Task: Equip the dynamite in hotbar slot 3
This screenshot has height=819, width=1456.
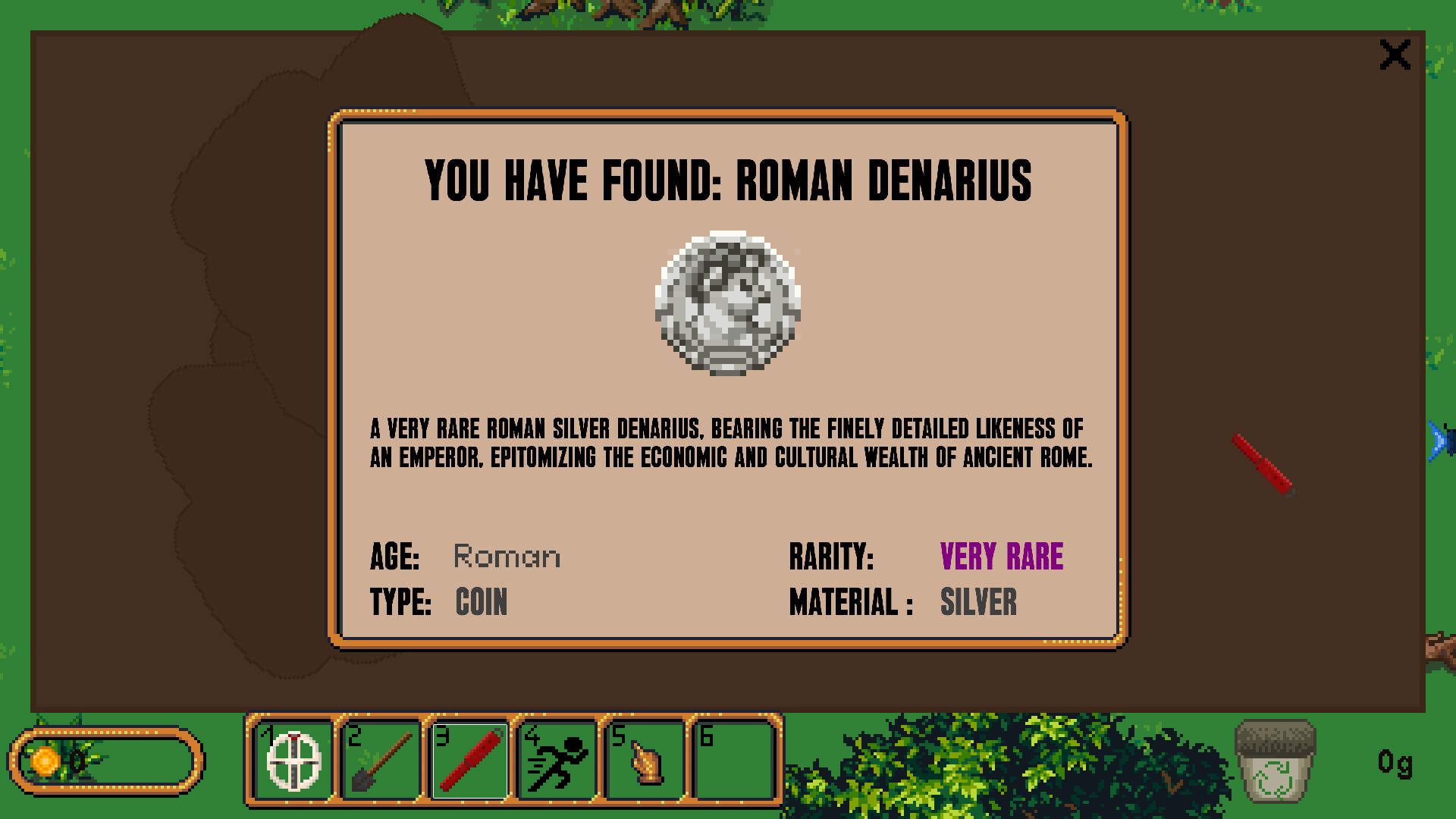Action: coord(470,761)
